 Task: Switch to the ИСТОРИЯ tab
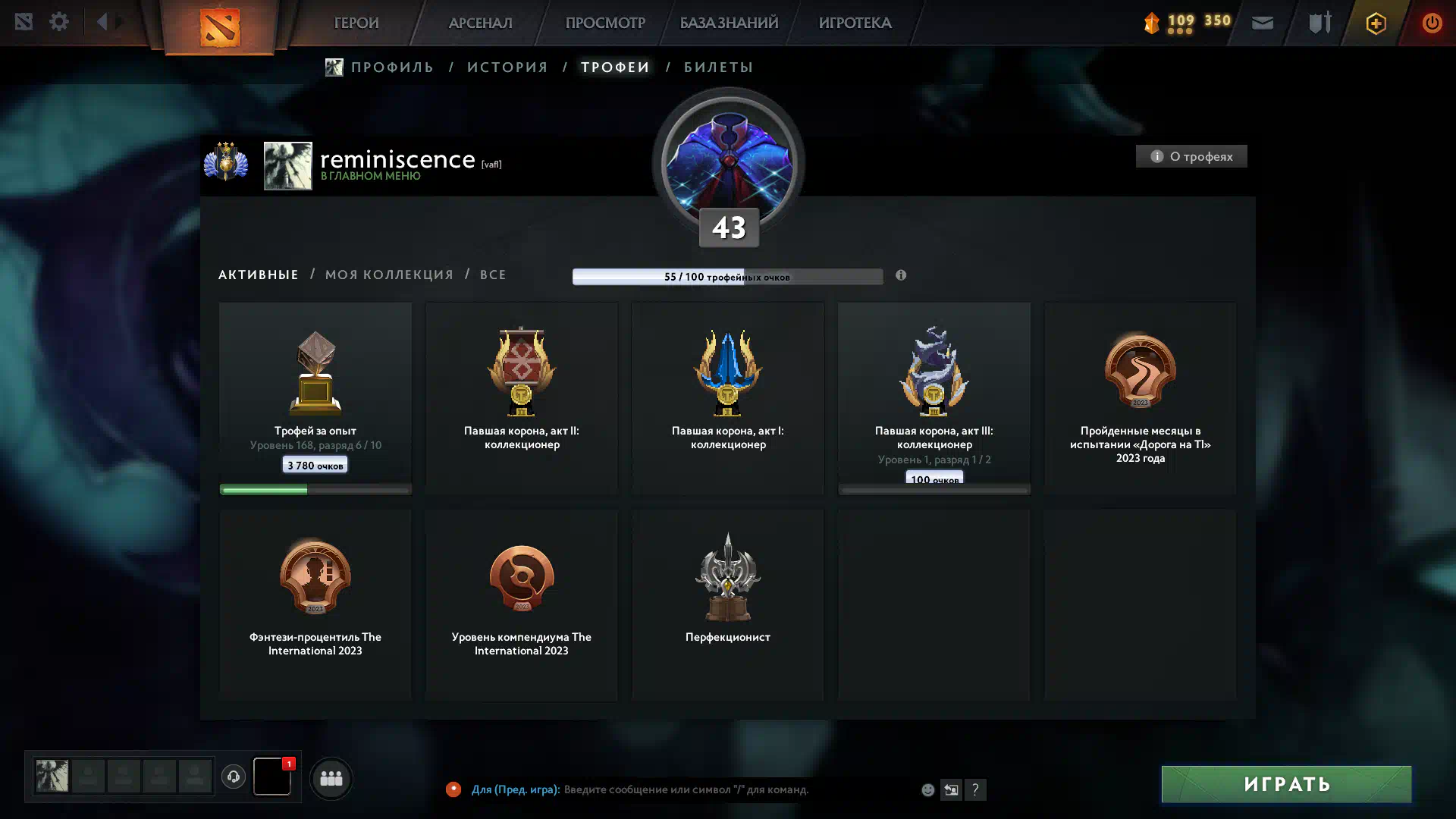point(507,67)
